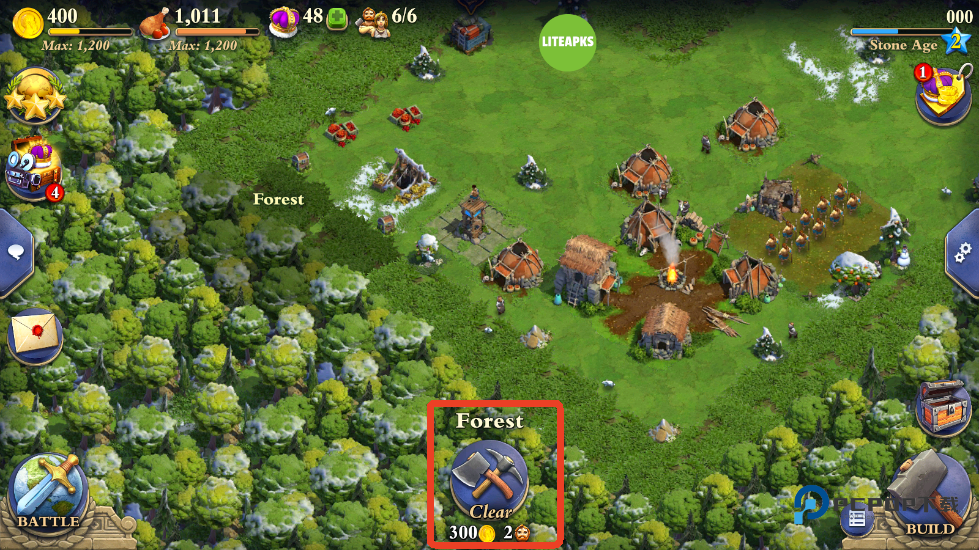Open the small list icon beside Build
The width and height of the screenshot is (979, 550).
(855, 518)
